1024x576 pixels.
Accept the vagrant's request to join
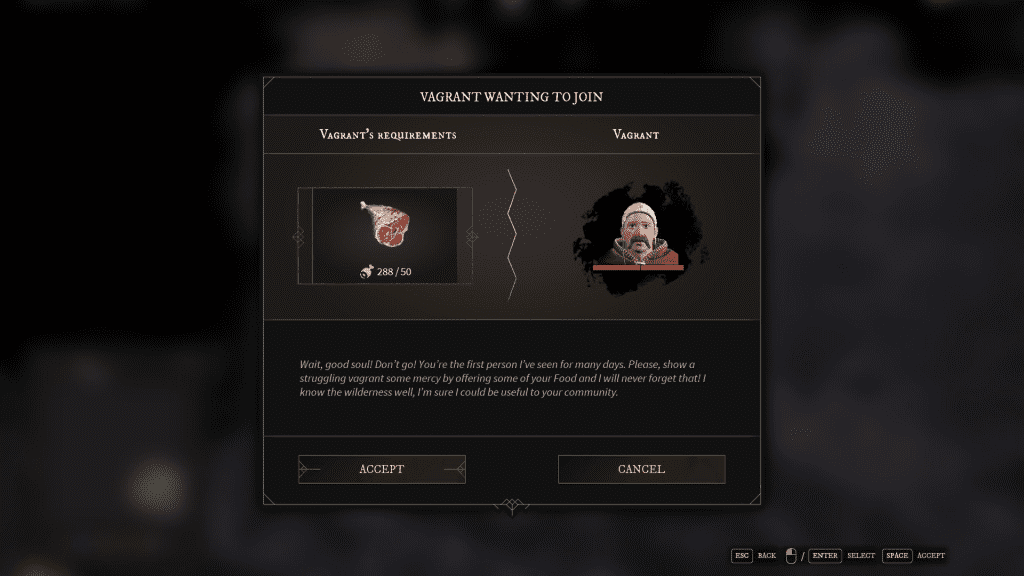coord(381,469)
